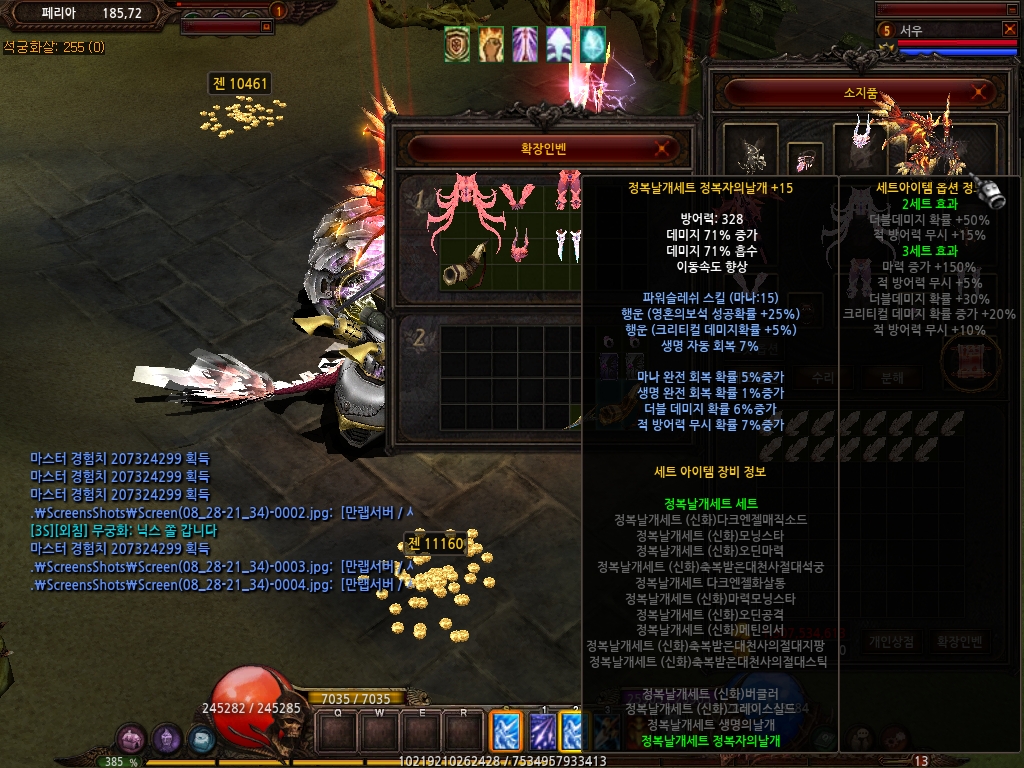
Task: Click the flaming fist buff icon
Action: coord(491,44)
